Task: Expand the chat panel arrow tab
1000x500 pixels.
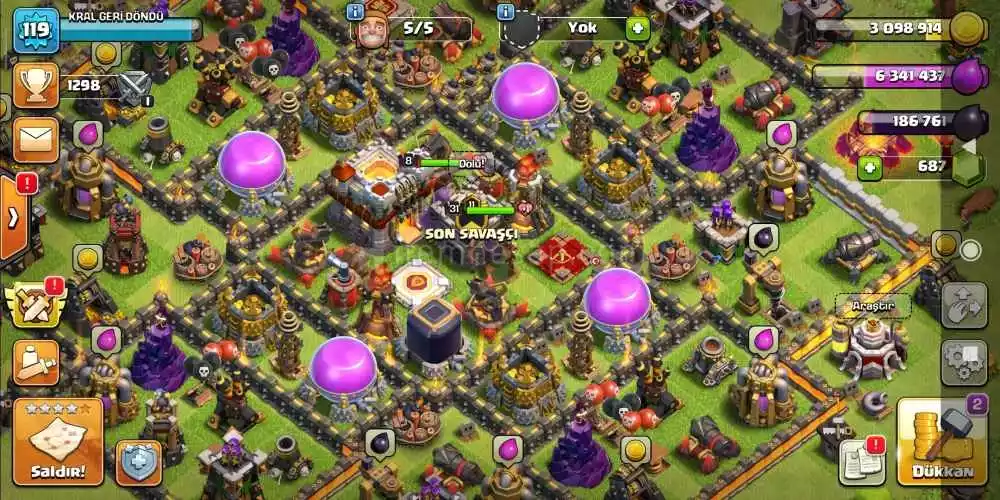Action: click(x=14, y=217)
